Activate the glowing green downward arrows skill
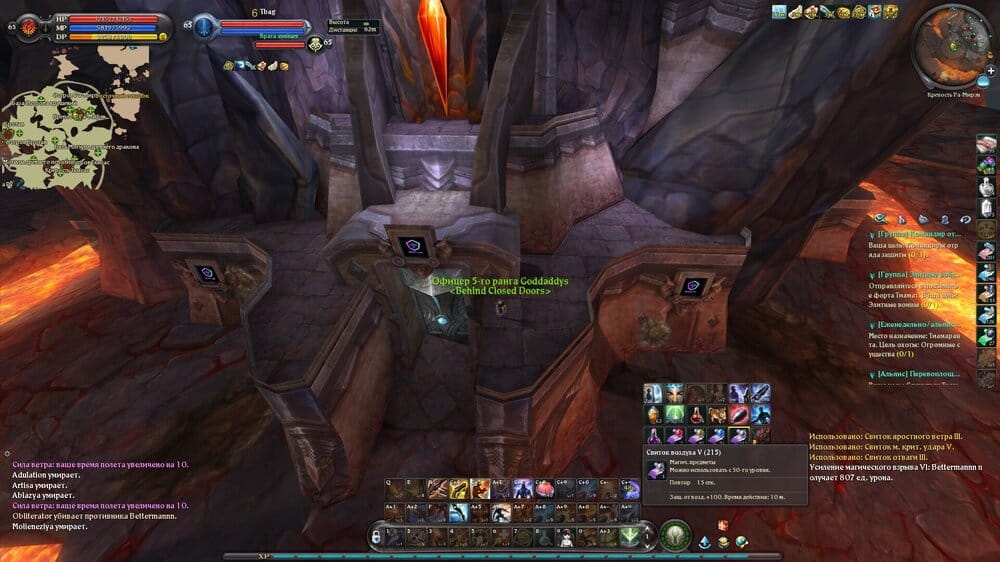1000x562 pixels. (628, 537)
